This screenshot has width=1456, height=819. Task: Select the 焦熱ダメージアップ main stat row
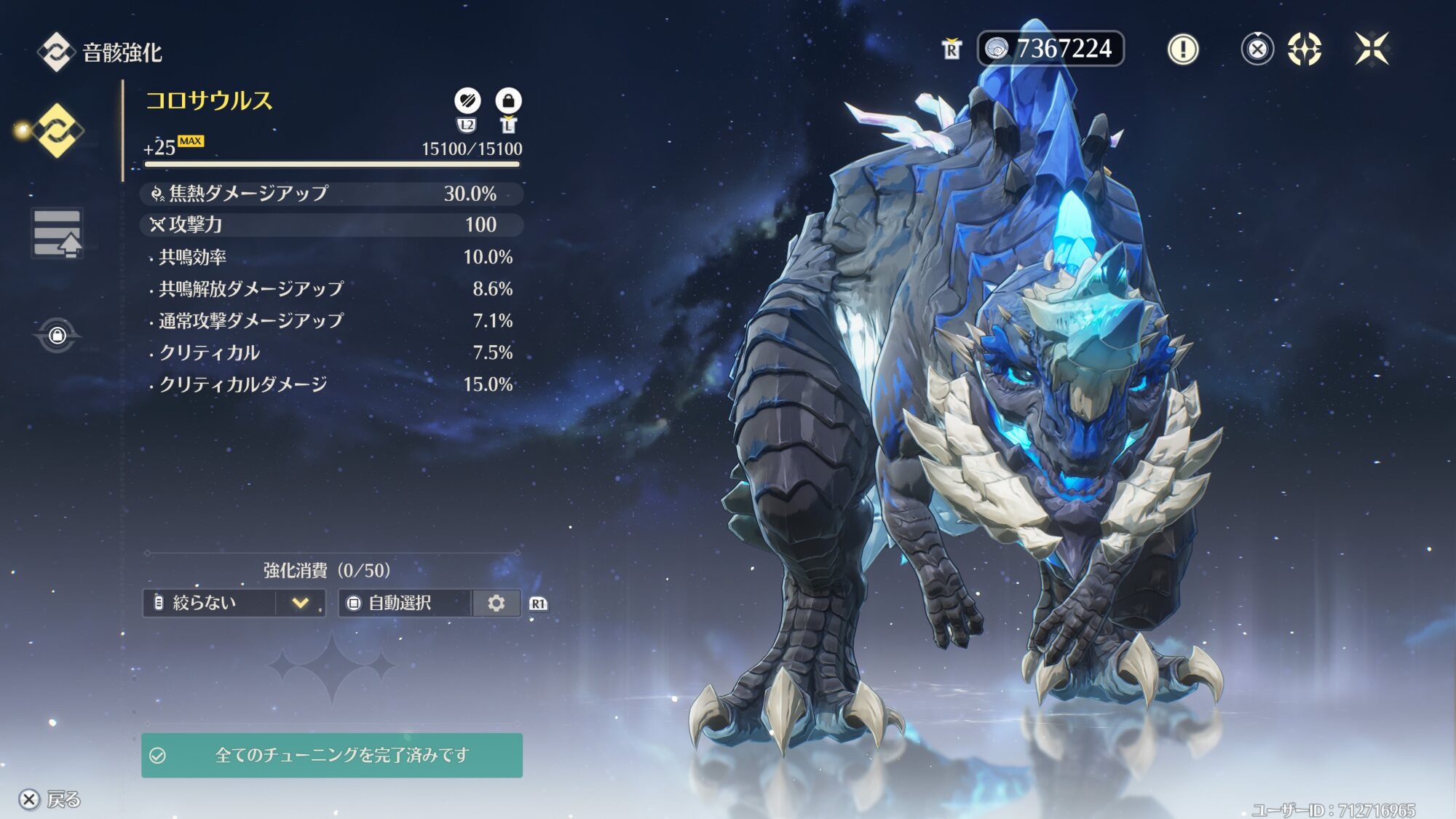click(331, 194)
